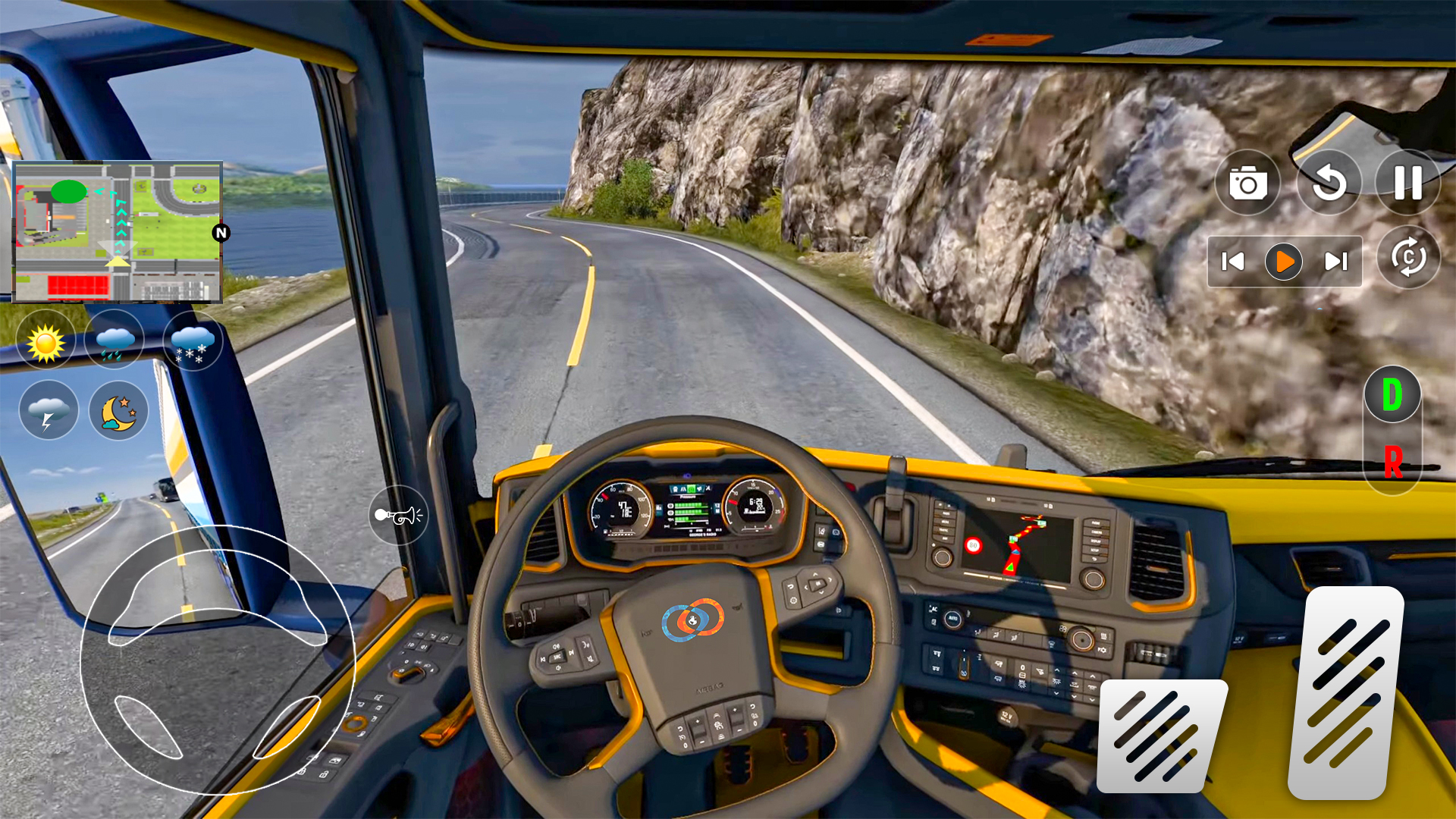Honk the truck horn
Viewport: 1456px width, 819px height.
(399, 515)
